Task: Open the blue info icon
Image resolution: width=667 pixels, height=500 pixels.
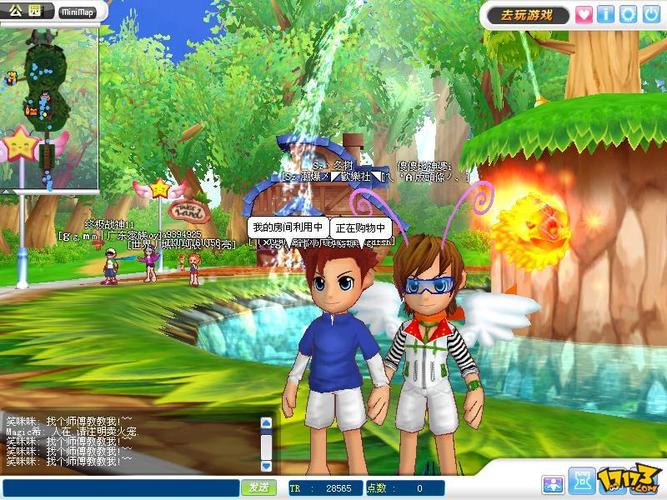Action: pyautogui.click(x=606, y=14)
